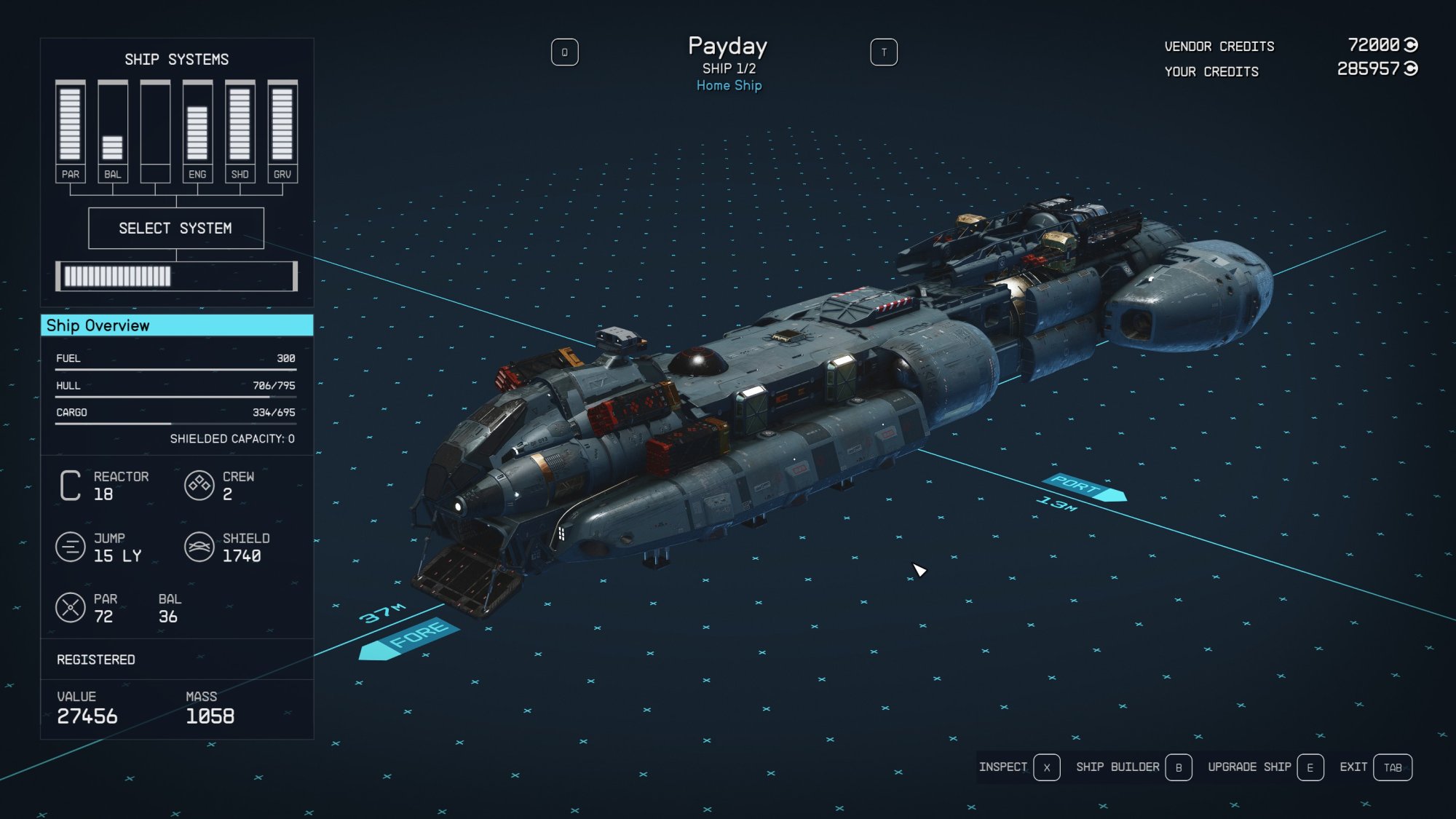Click the Reactor class stat
The width and height of the screenshot is (1456, 819).
point(71,486)
